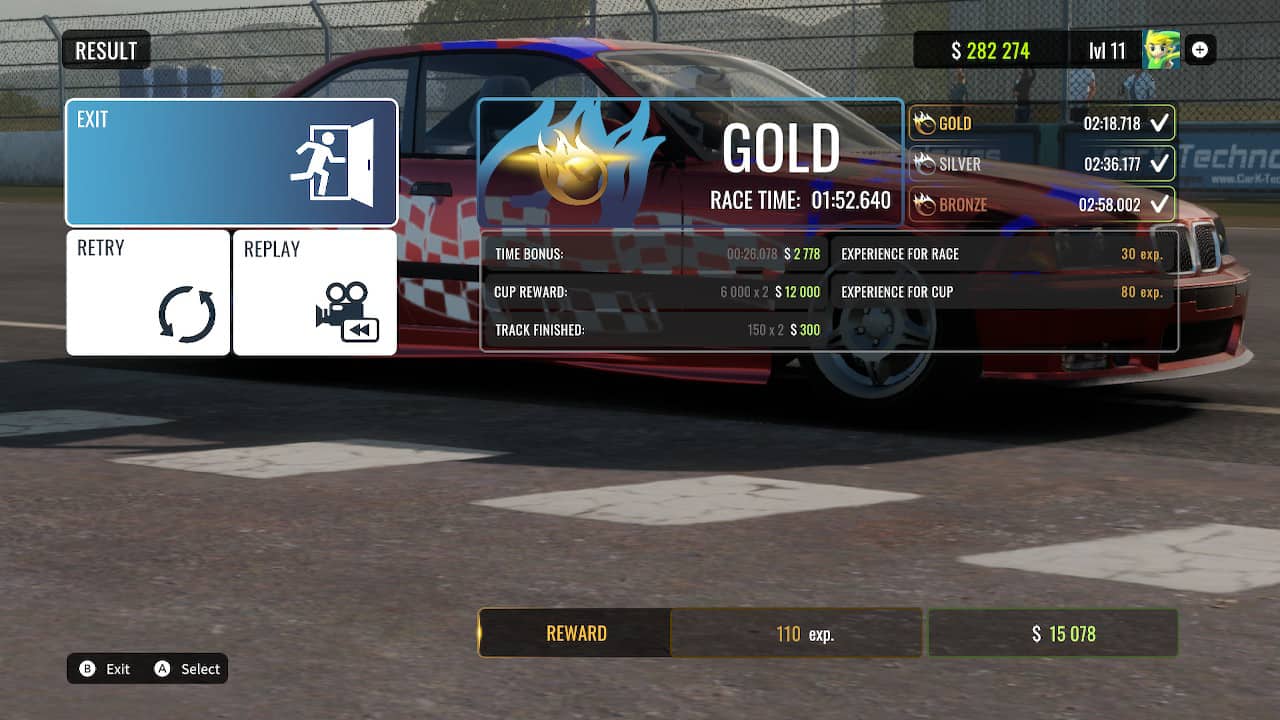Click the REWARD progress bar

coord(578,633)
